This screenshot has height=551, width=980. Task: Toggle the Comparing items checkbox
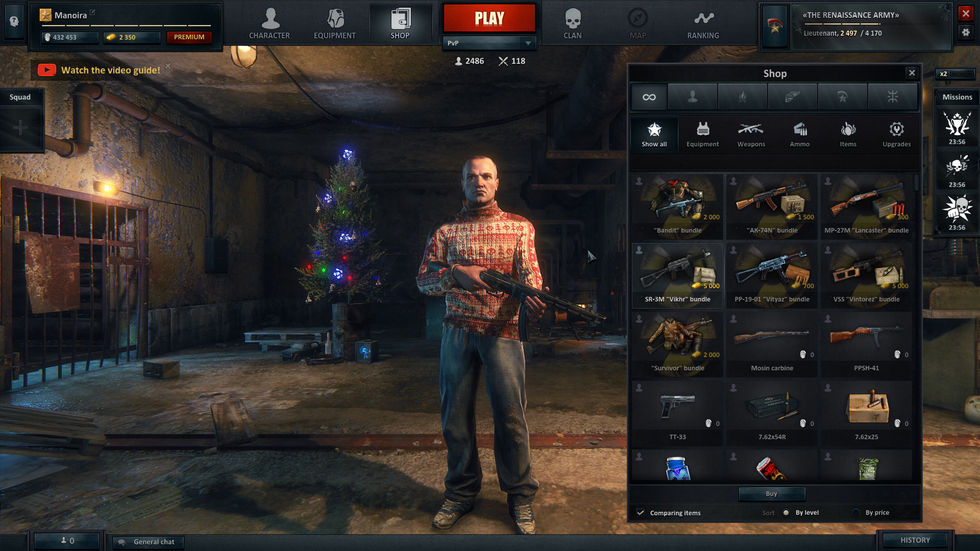point(641,513)
